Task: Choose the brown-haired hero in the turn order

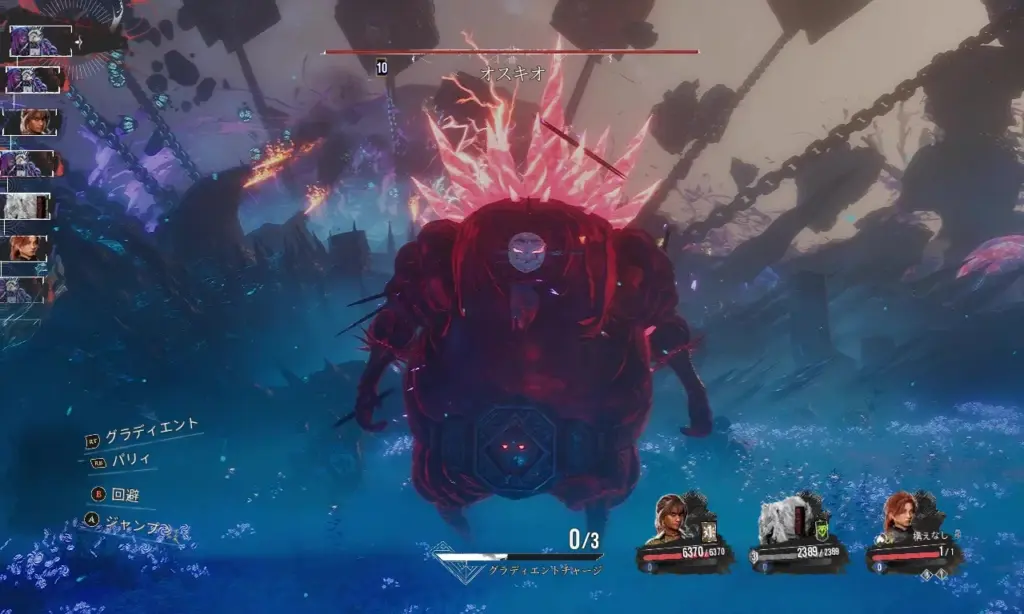Action: coord(33,122)
